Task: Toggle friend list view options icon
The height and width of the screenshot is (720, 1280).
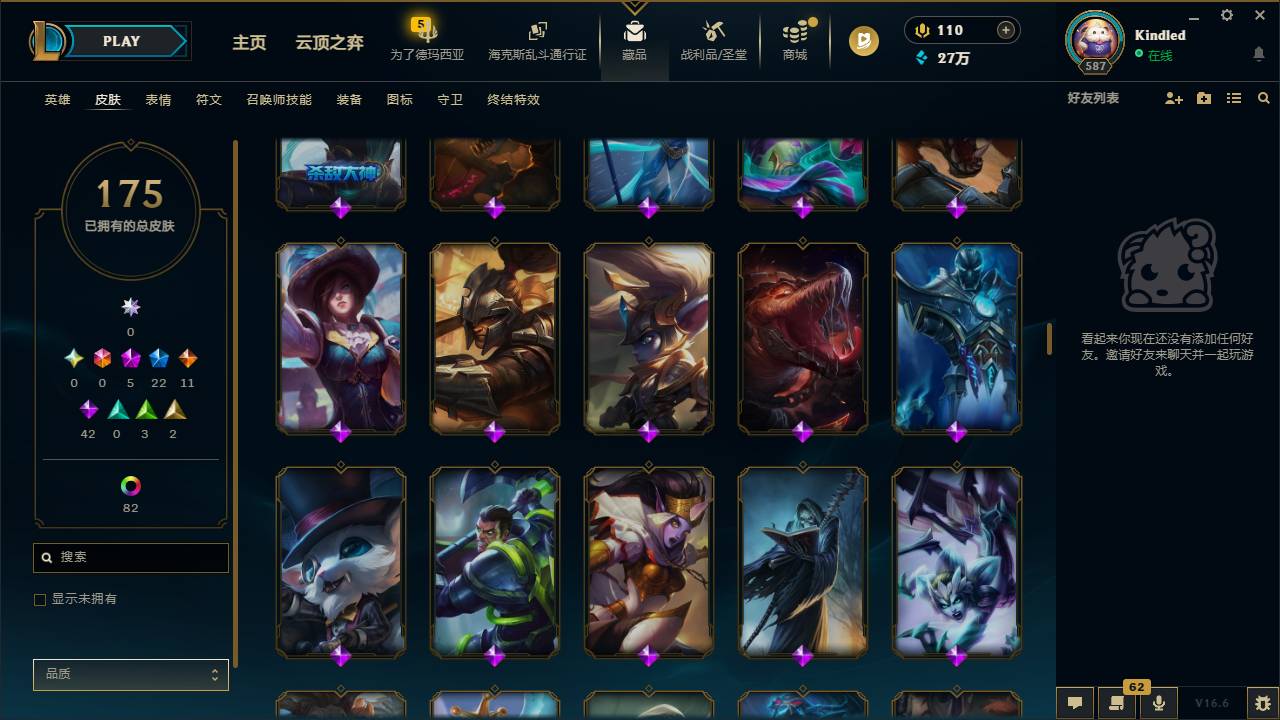Action: coord(1234,98)
